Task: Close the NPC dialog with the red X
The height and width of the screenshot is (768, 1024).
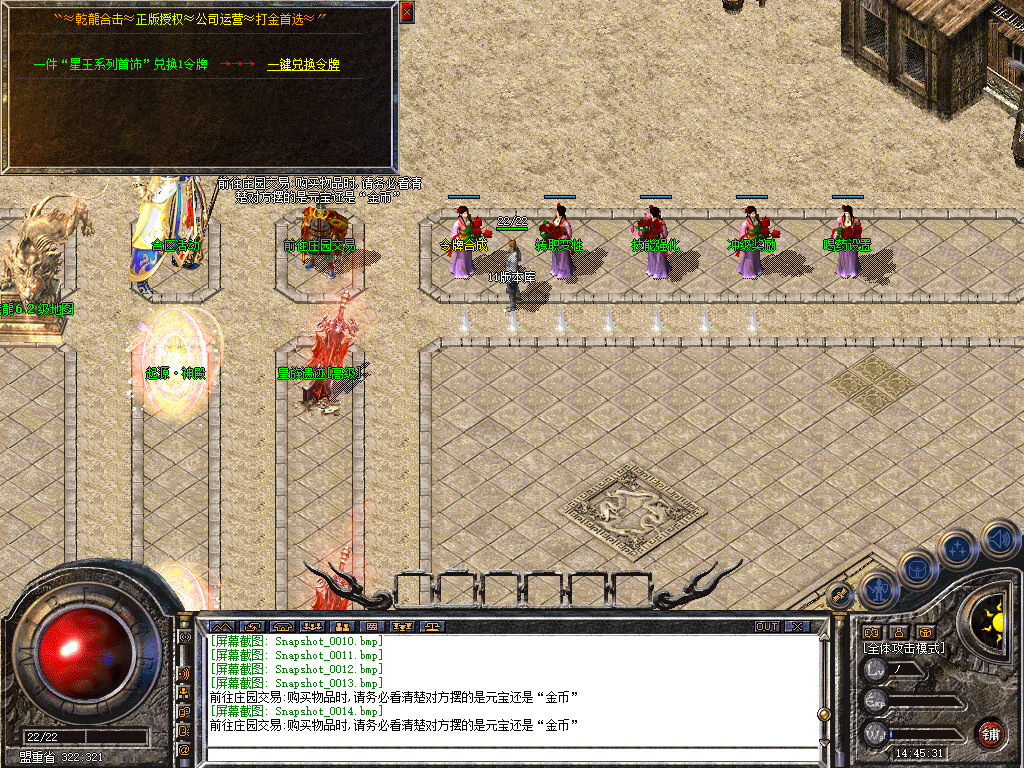Action: pyautogui.click(x=406, y=12)
